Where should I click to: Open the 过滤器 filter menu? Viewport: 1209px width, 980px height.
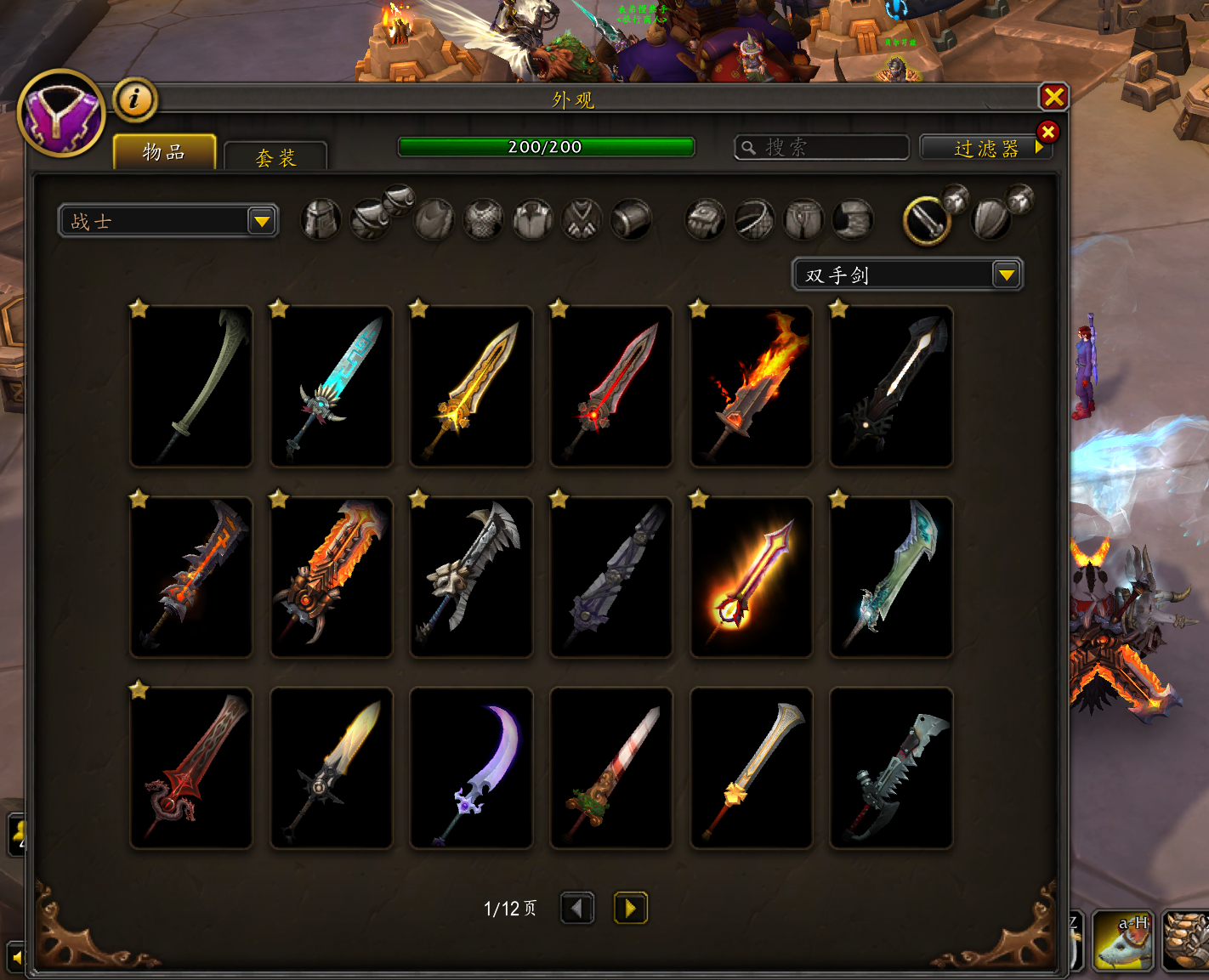985,149
